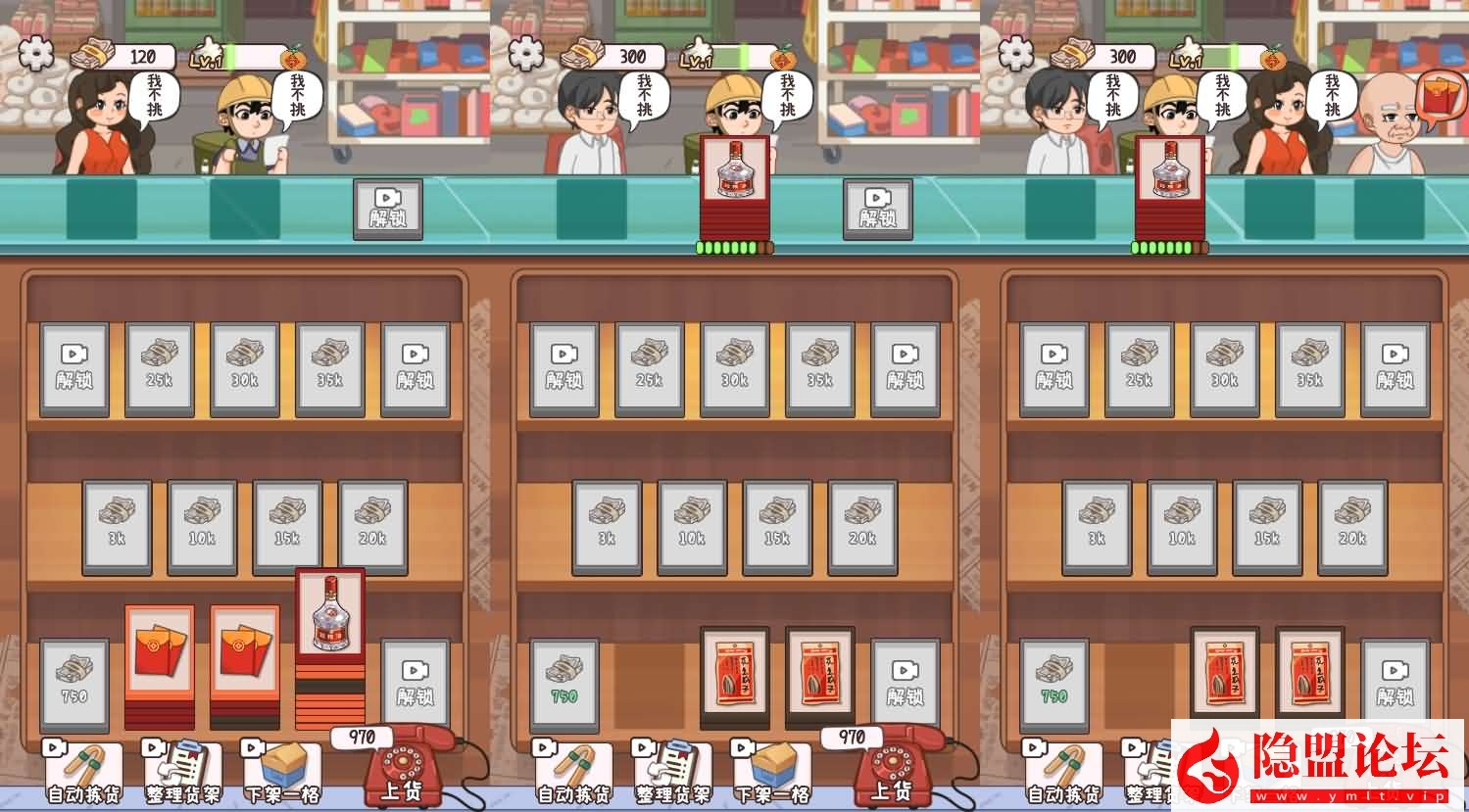Image resolution: width=1469 pixels, height=812 pixels.
Task: Purchase the 35k shelf slot upgrade
Action: (x=329, y=367)
